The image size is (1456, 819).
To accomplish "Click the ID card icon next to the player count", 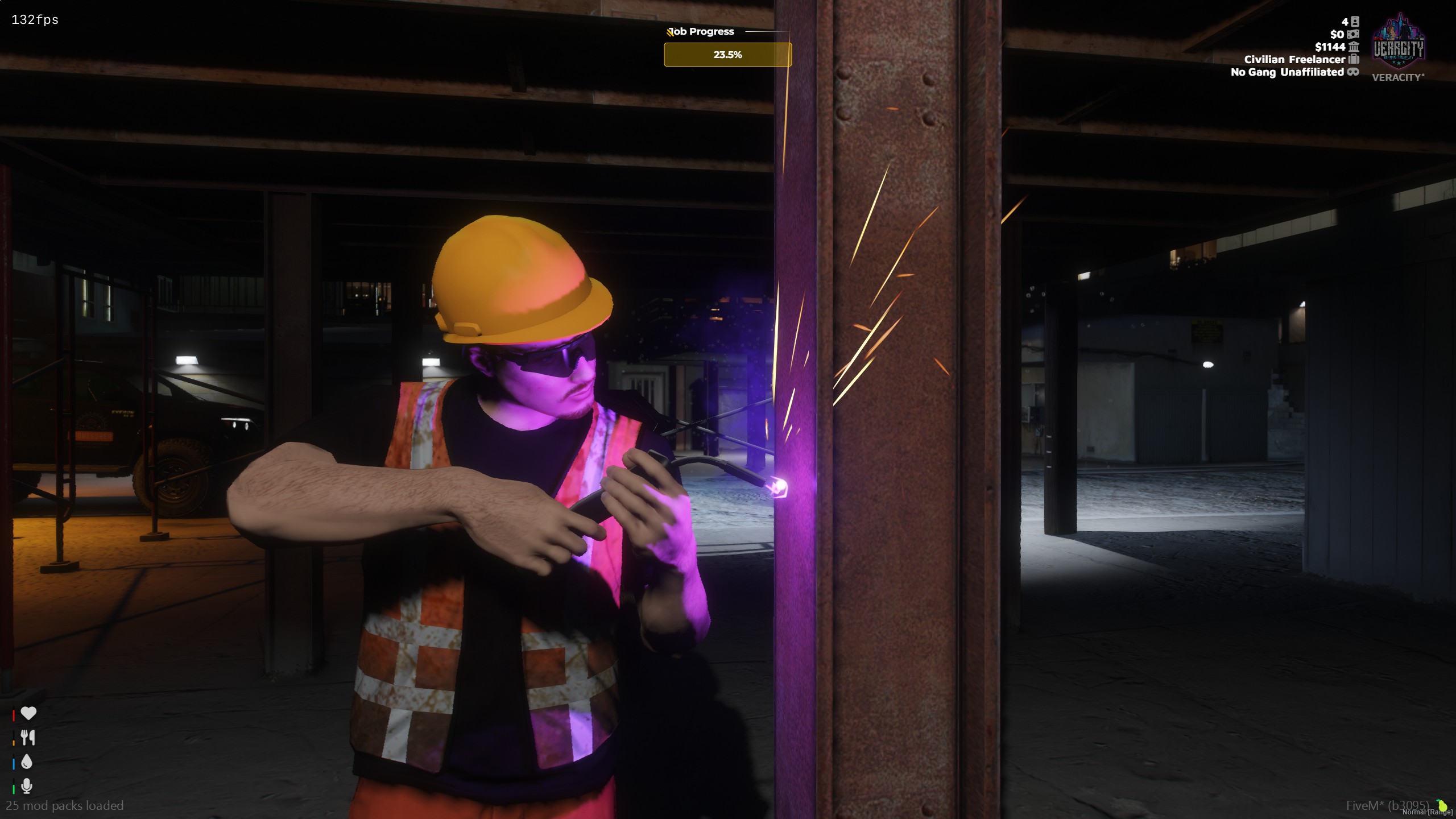I will (1355, 21).
